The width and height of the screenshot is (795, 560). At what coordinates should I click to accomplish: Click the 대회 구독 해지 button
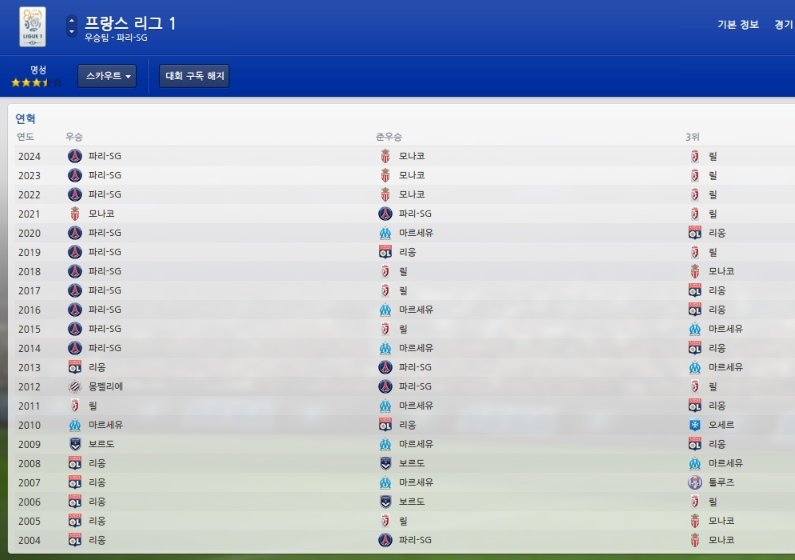point(194,76)
